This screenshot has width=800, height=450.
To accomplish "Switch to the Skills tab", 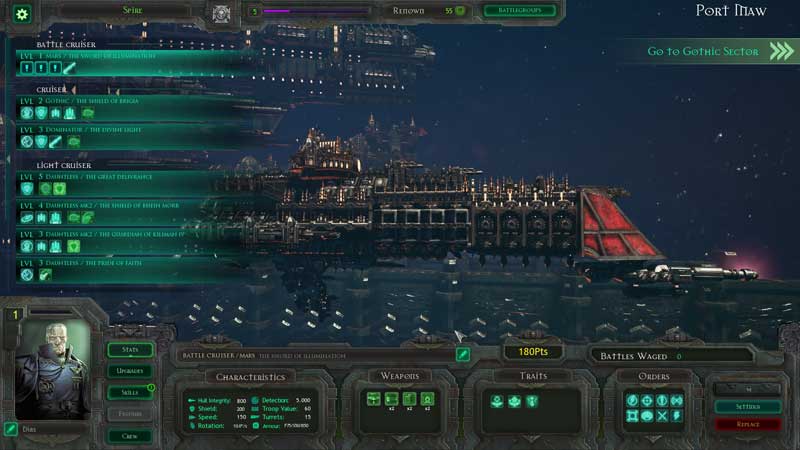I will (130, 392).
